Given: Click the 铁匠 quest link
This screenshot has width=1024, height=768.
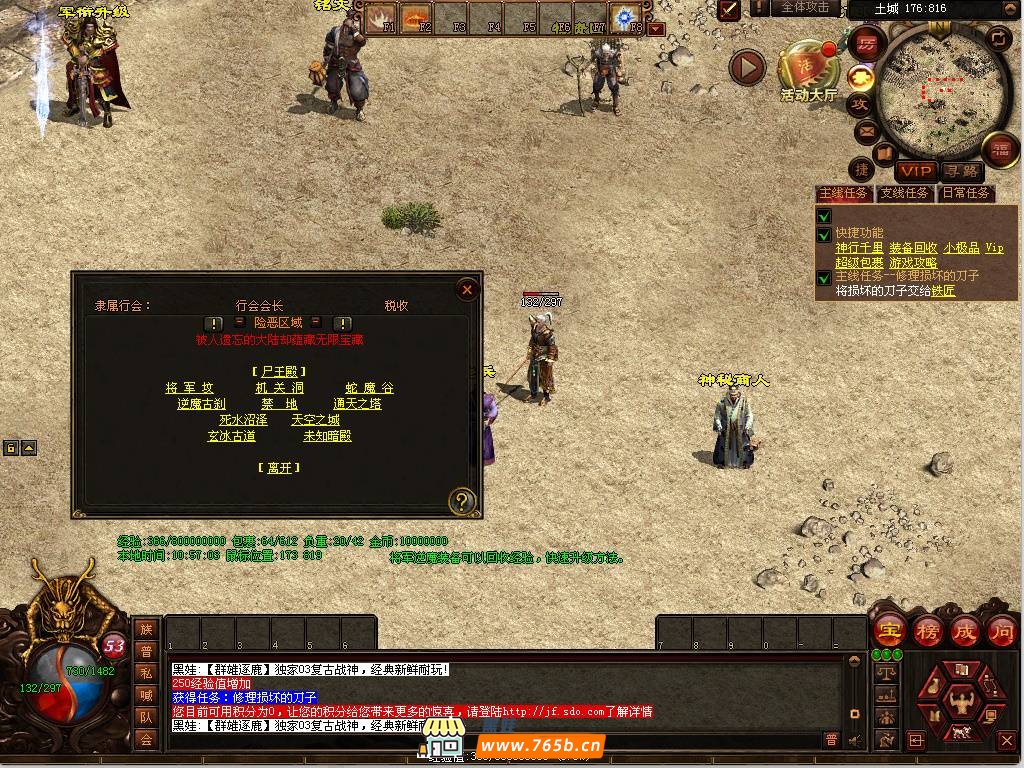Looking at the screenshot, I should coord(943,291).
